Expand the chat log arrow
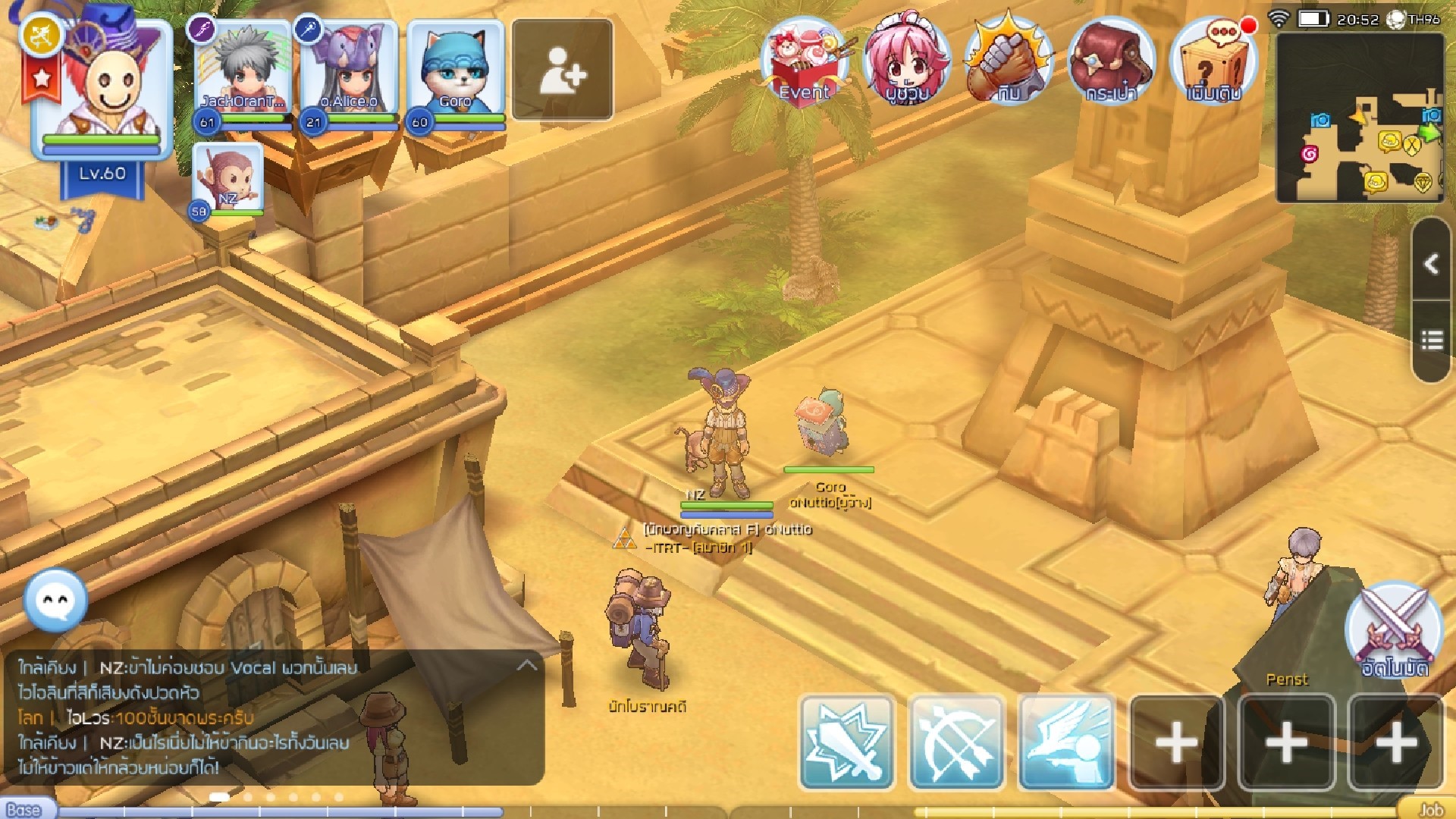This screenshot has height=819, width=1456. click(526, 666)
